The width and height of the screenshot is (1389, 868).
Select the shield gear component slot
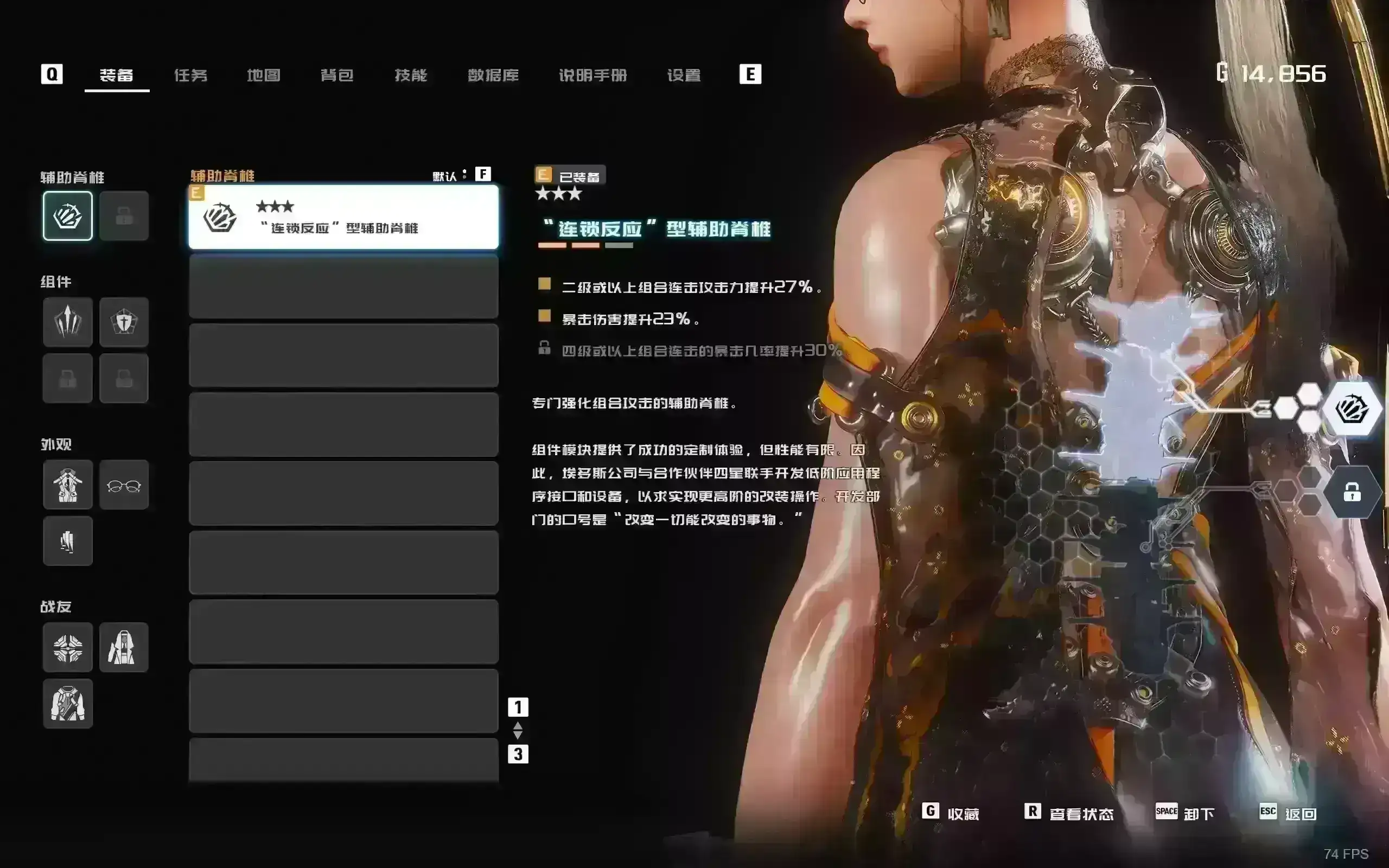(124, 322)
